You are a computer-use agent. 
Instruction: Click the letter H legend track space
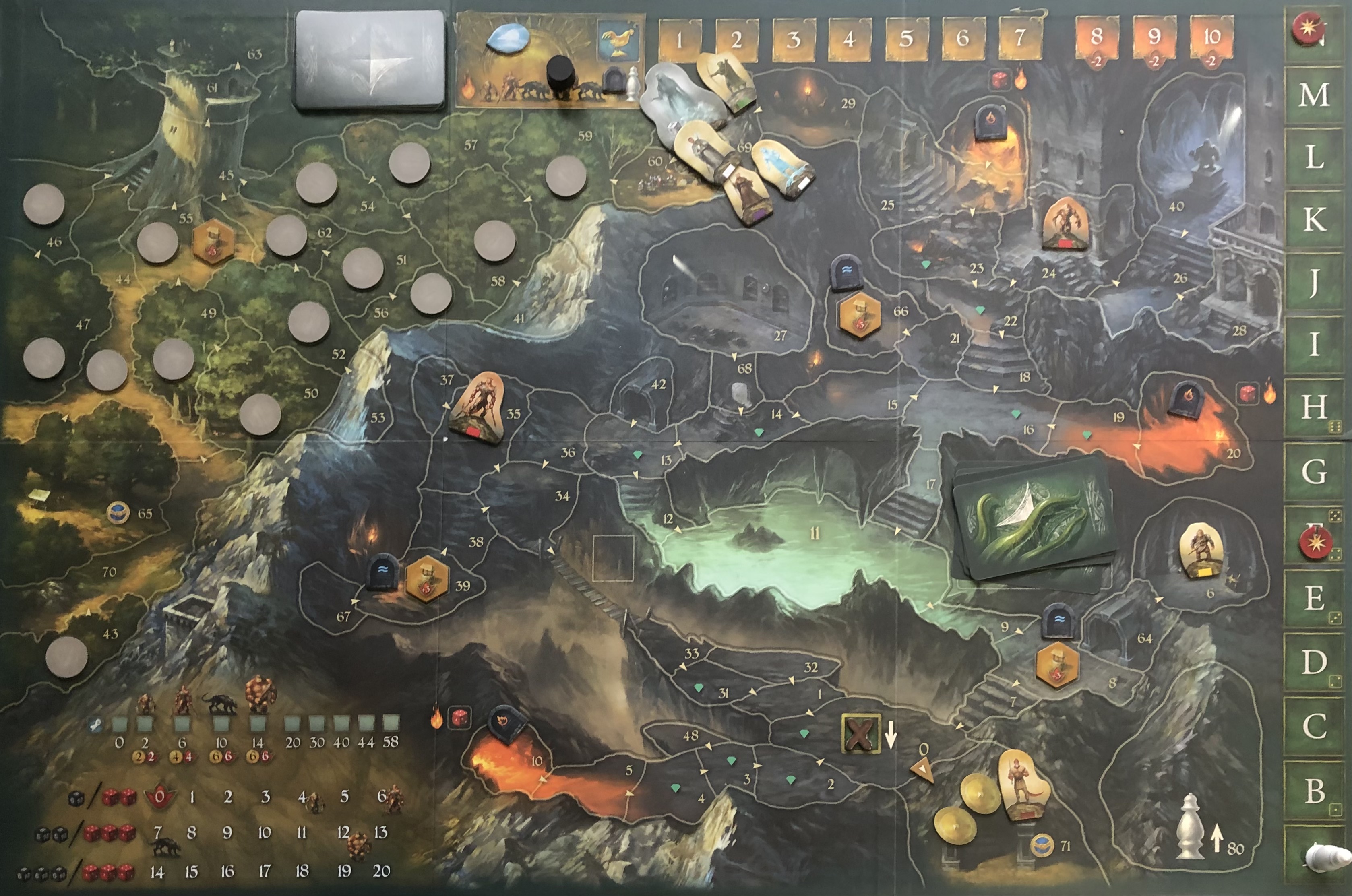point(1314,407)
